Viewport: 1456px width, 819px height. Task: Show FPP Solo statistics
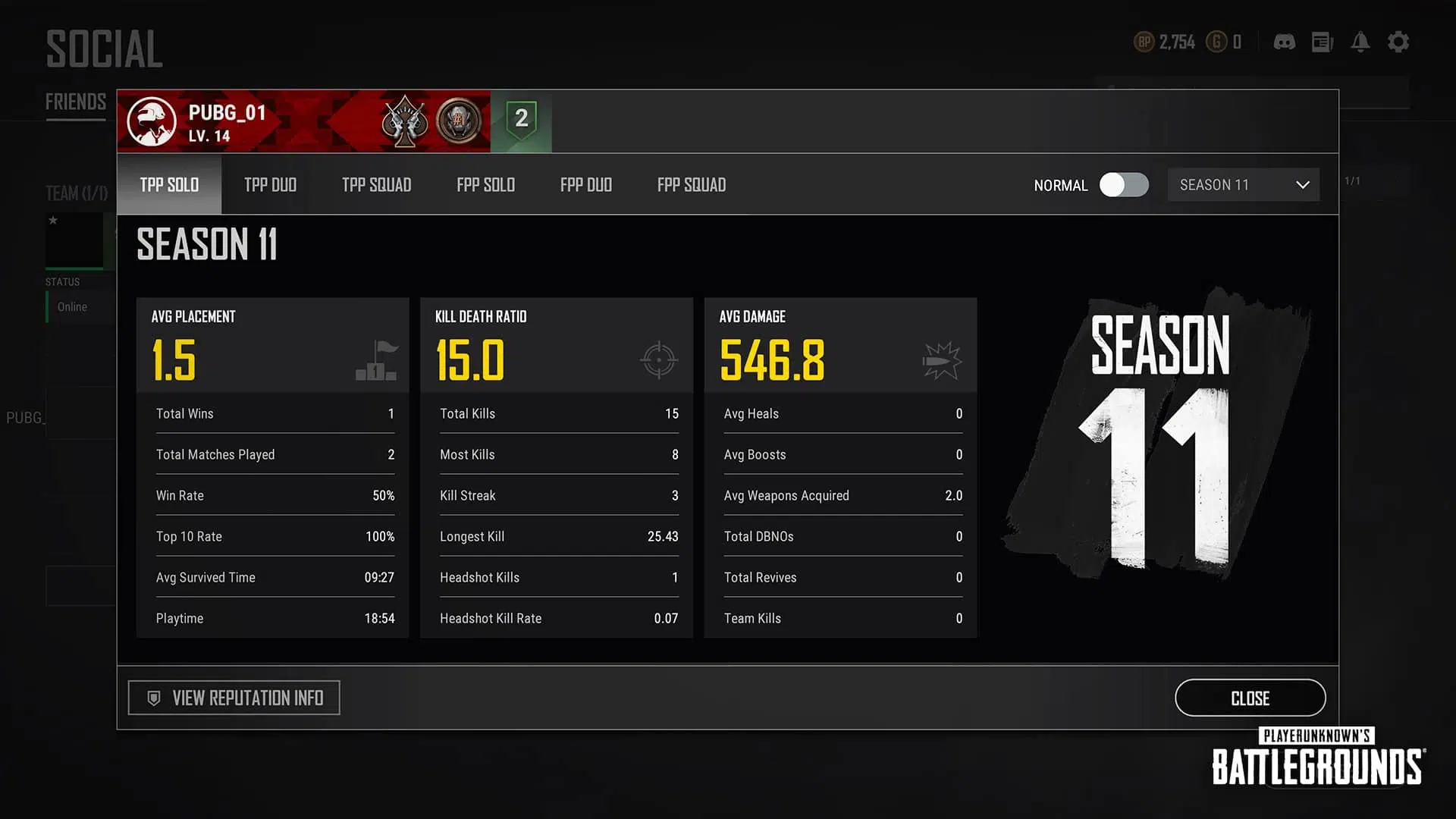485,185
